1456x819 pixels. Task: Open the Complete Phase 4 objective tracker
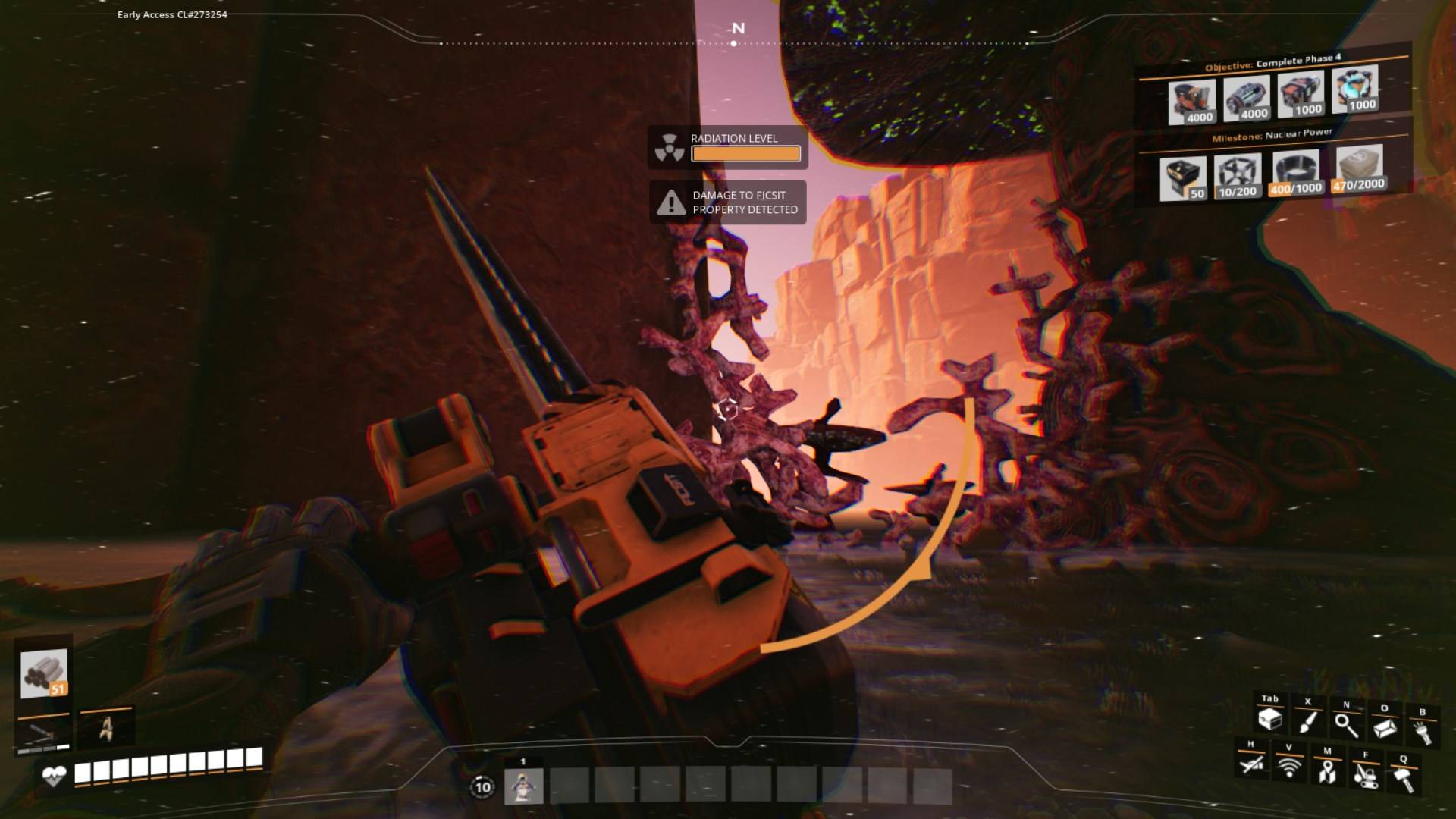[1272, 63]
